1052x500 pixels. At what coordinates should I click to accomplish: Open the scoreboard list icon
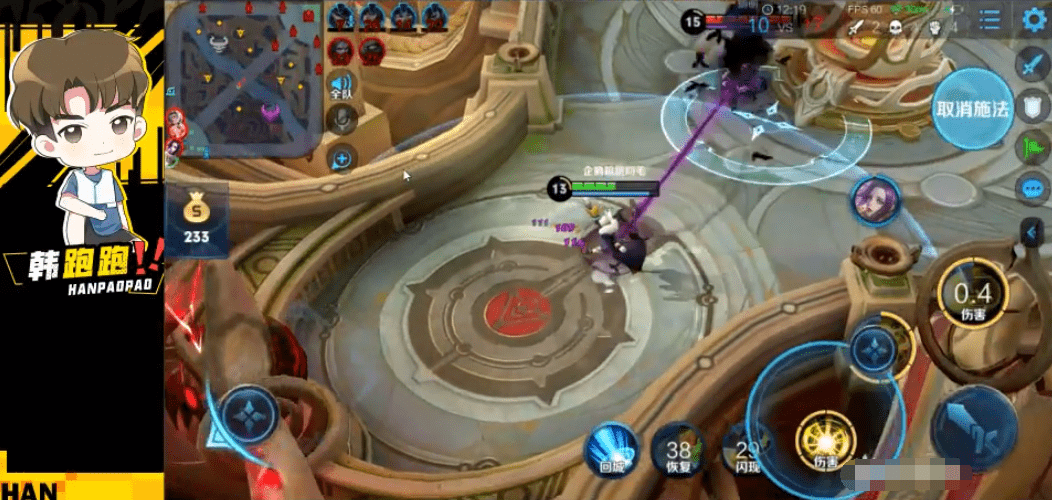point(990,19)
